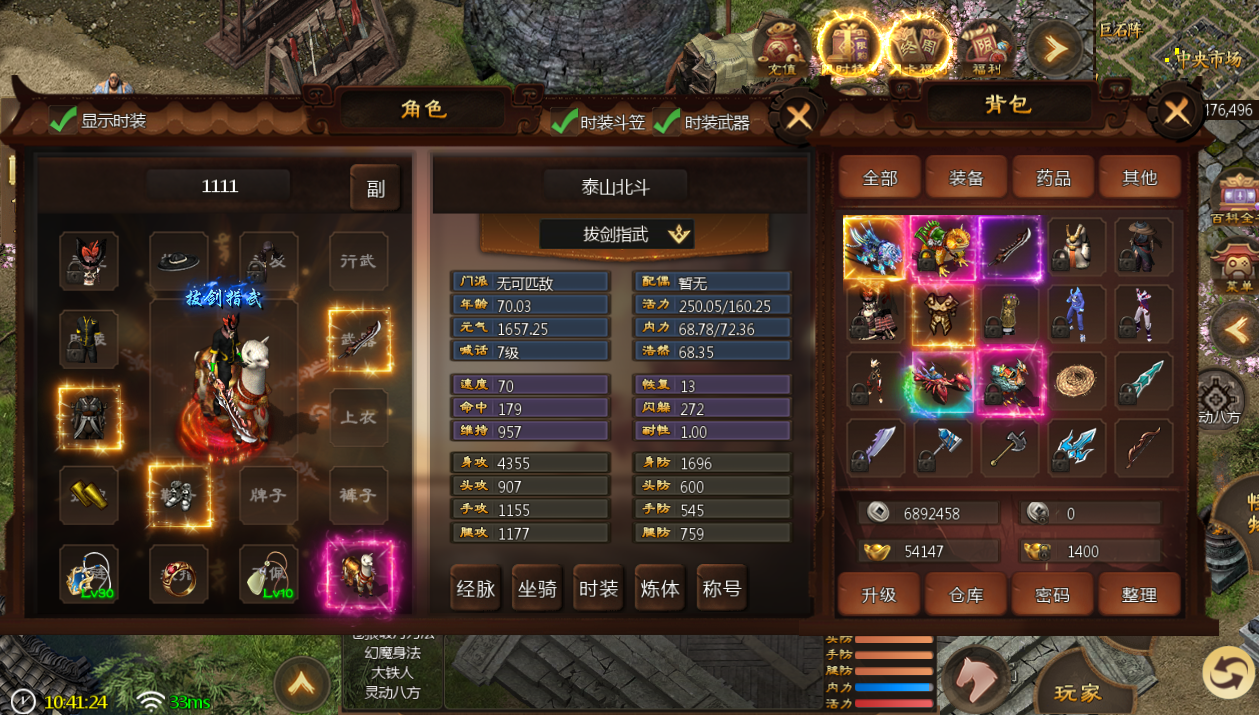This screenshot has width=1259, height=715.
Task: Toggle the 时装斗笠 checkbox
Action: tap(565, 122)
